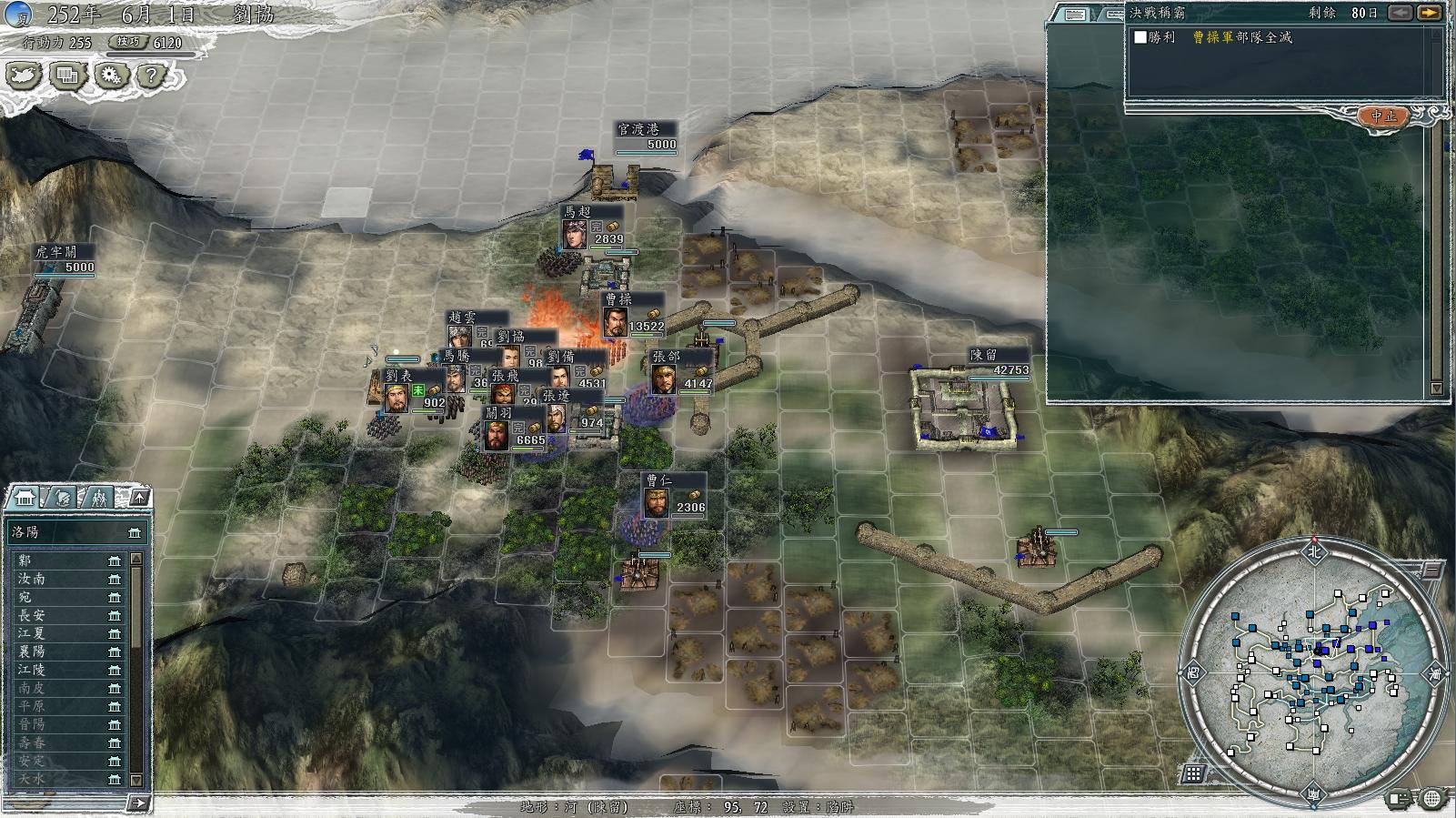Switch to the city building tab
The image size is (1456, 818).
click(25, 498)
